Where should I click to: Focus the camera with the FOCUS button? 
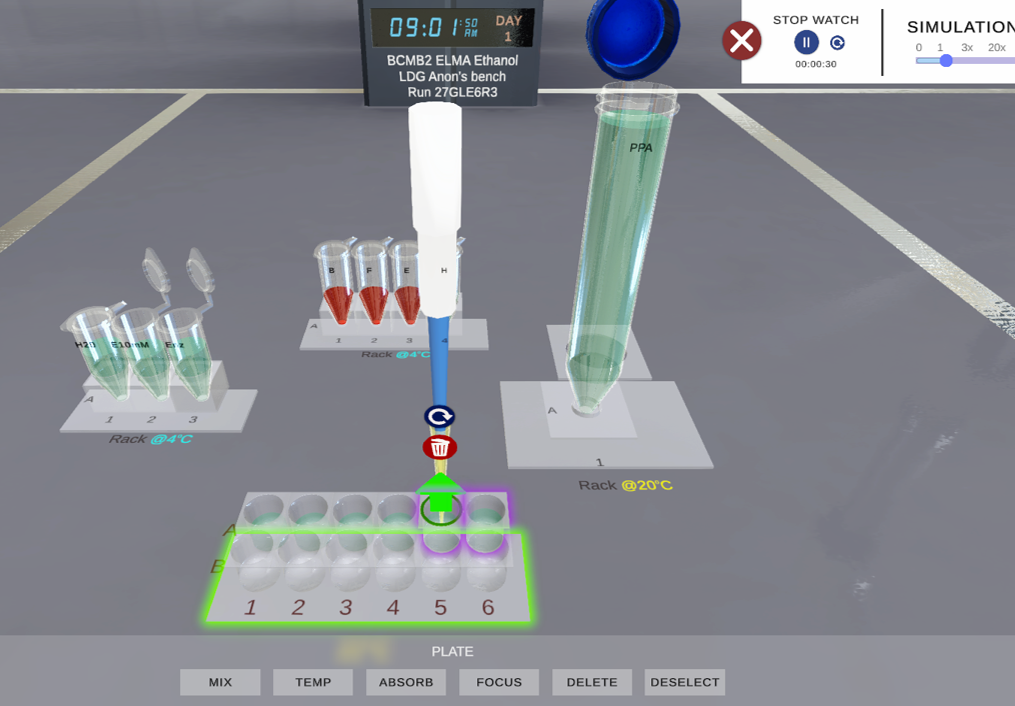pyautogui.click(x=499, y=682)
